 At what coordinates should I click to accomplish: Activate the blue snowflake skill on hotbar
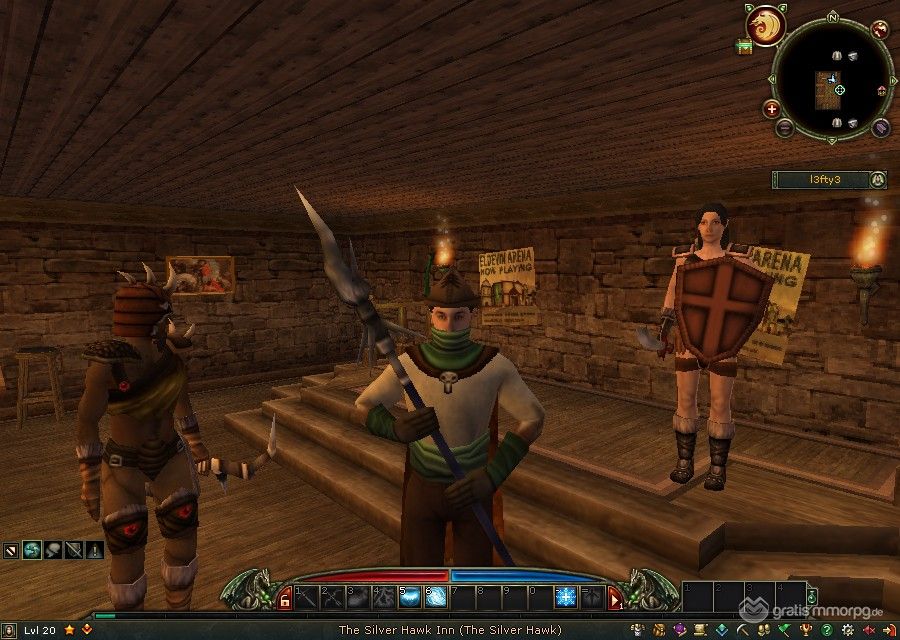(x=566, y=597)
